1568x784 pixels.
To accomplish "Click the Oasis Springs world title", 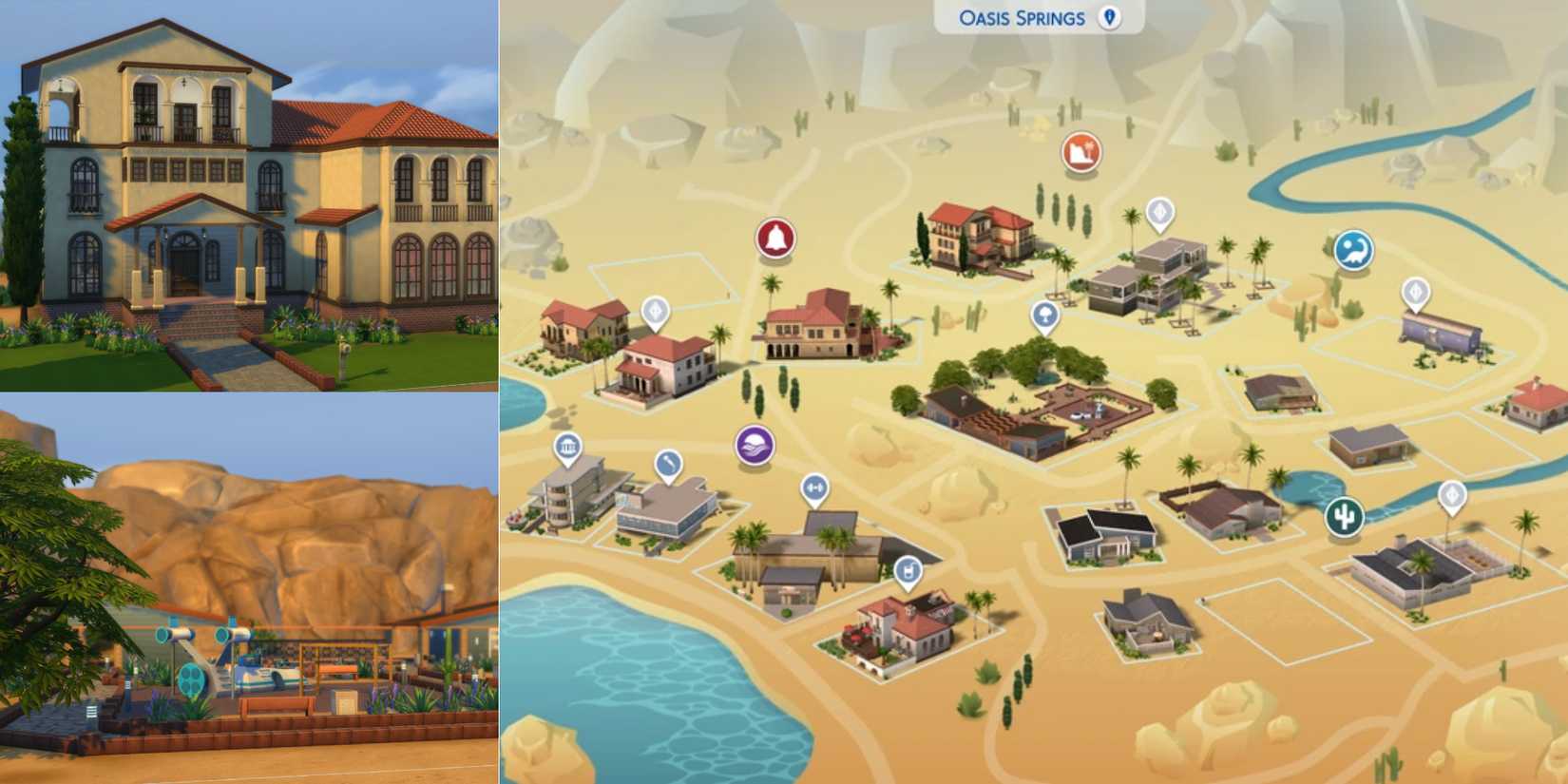I will coord(1014,16).
